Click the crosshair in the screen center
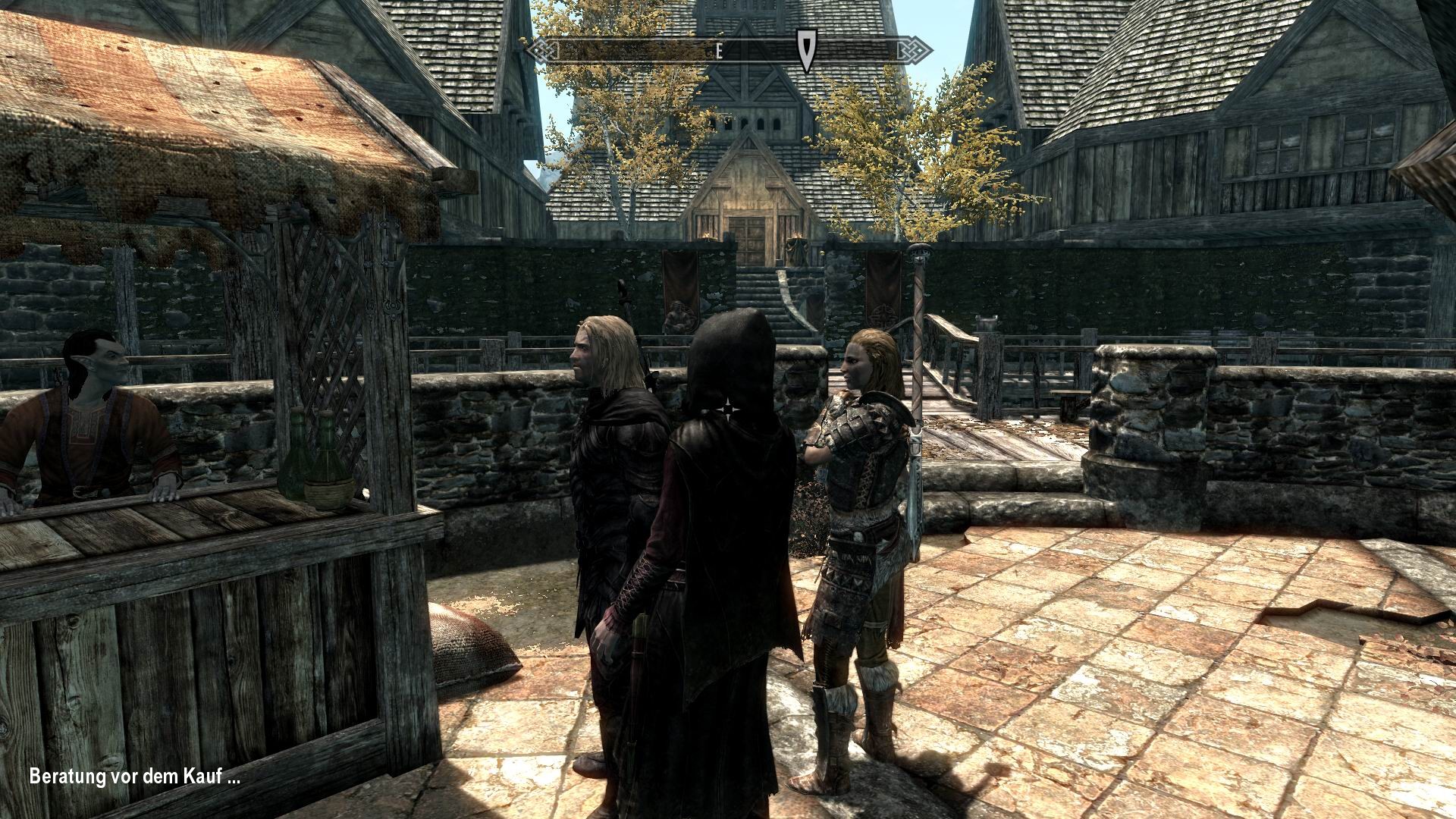Image resolution: width=1456 pixels, height=819 pixels. click(x=727, y=409)
